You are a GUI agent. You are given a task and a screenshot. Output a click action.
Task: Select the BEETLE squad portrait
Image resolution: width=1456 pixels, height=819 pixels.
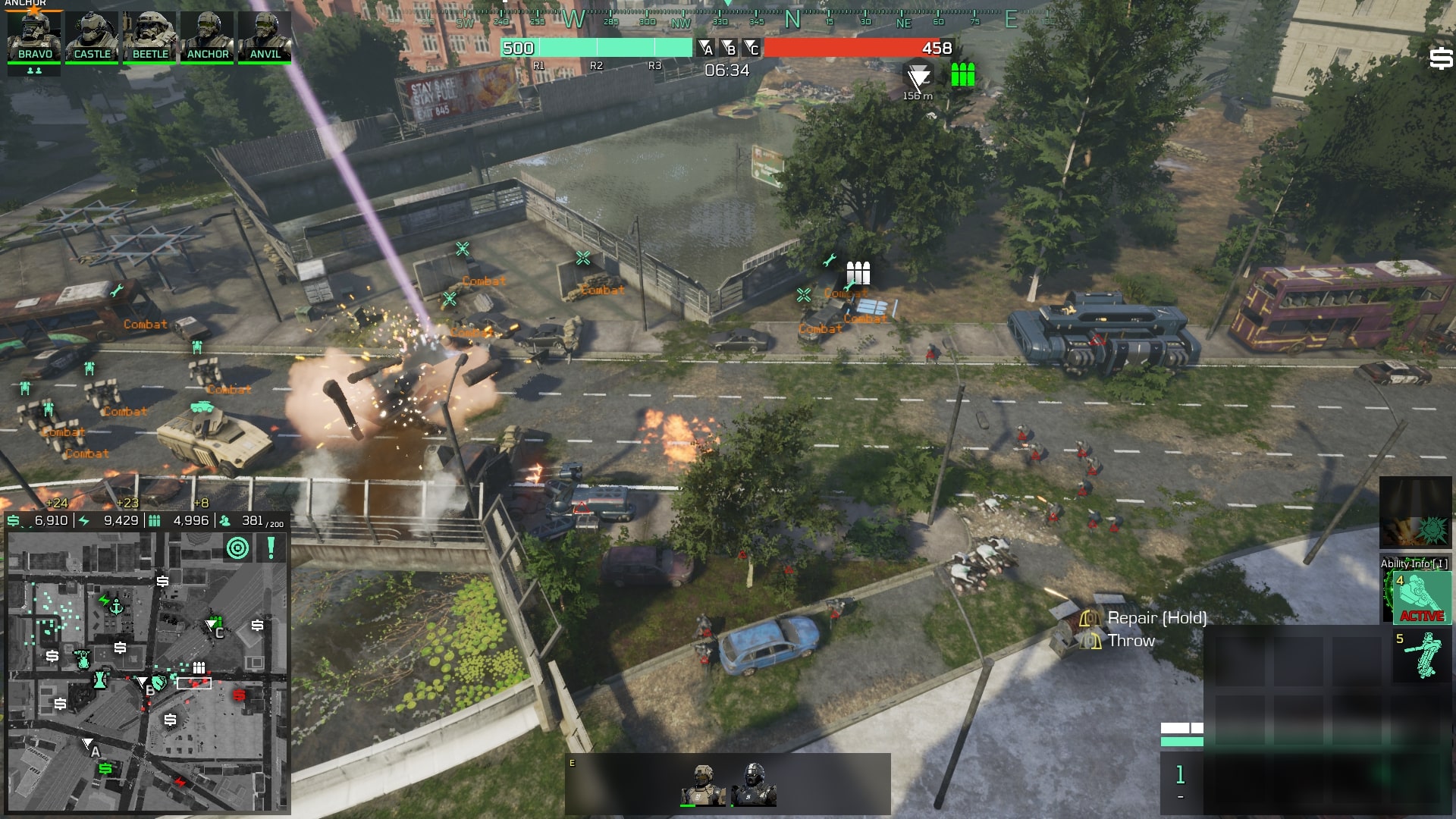point(149,34)
